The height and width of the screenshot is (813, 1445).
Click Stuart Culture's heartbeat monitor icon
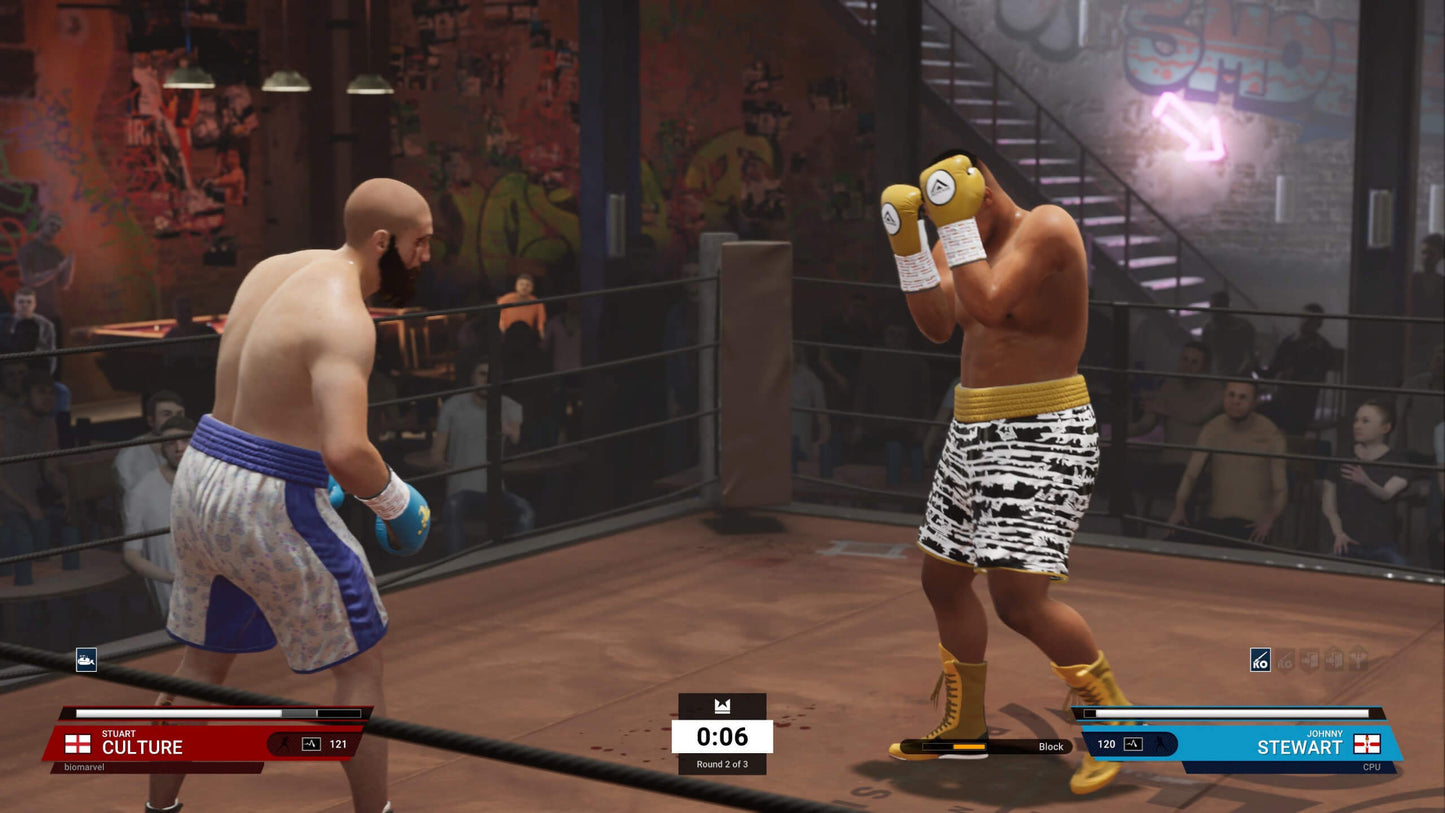coord(311,744)
